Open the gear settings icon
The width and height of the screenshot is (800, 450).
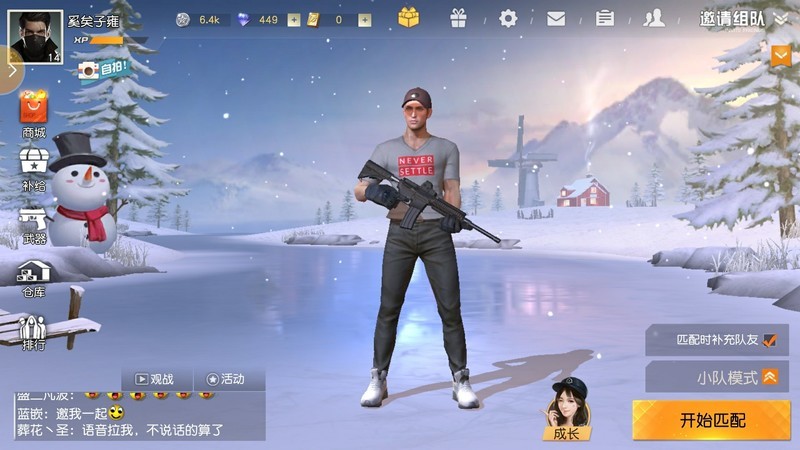508,18
